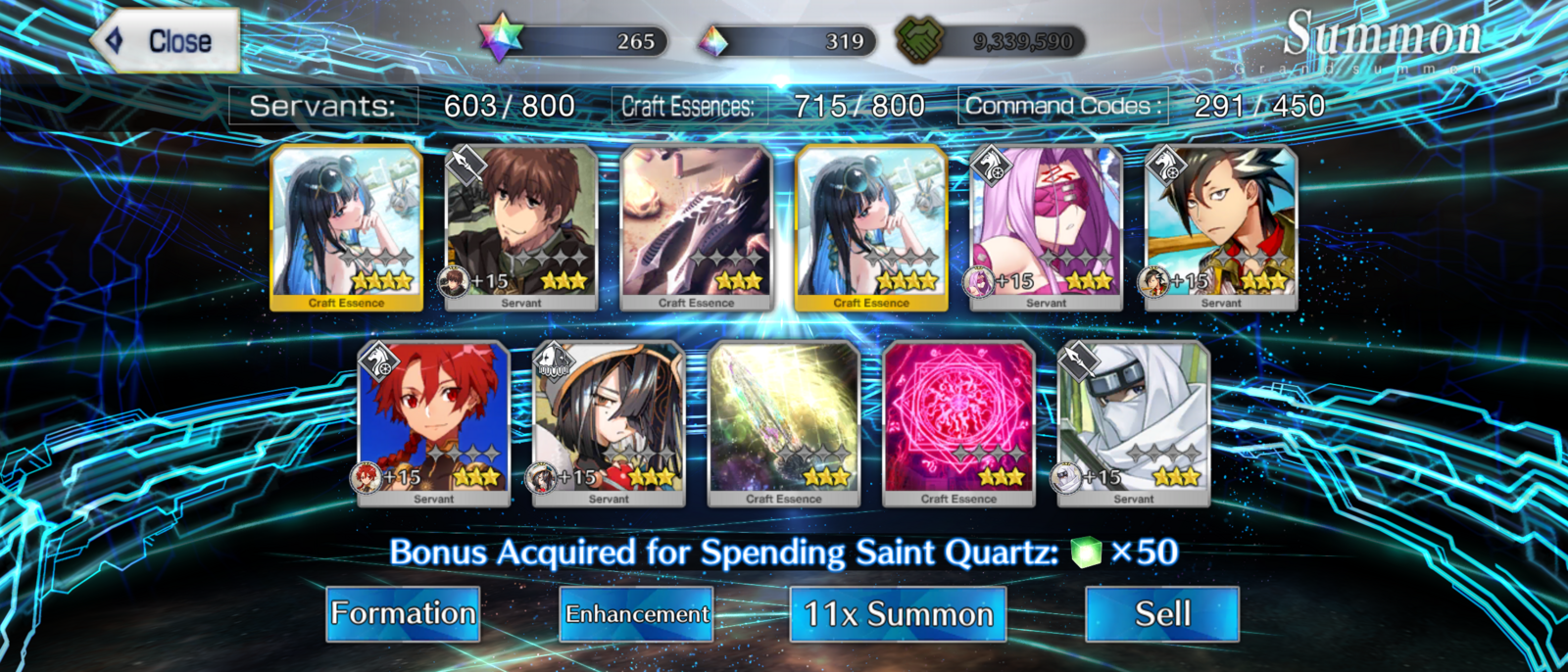Viewport: 1568px width, 672px height.
Task: Choose the white-hooded goggles servant card
Action: point(1134,423)
